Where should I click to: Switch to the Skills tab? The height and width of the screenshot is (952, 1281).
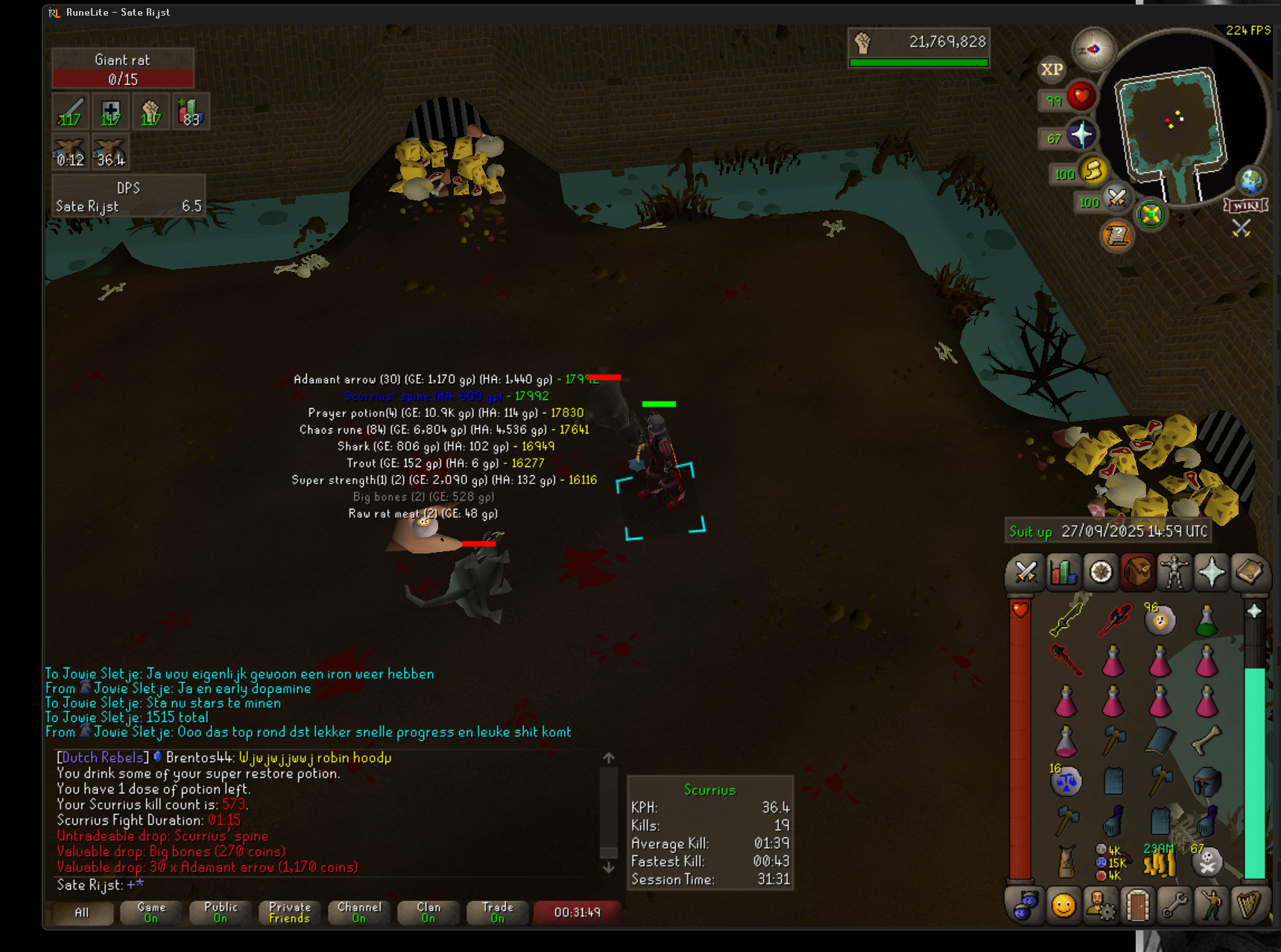point(1063,572)
